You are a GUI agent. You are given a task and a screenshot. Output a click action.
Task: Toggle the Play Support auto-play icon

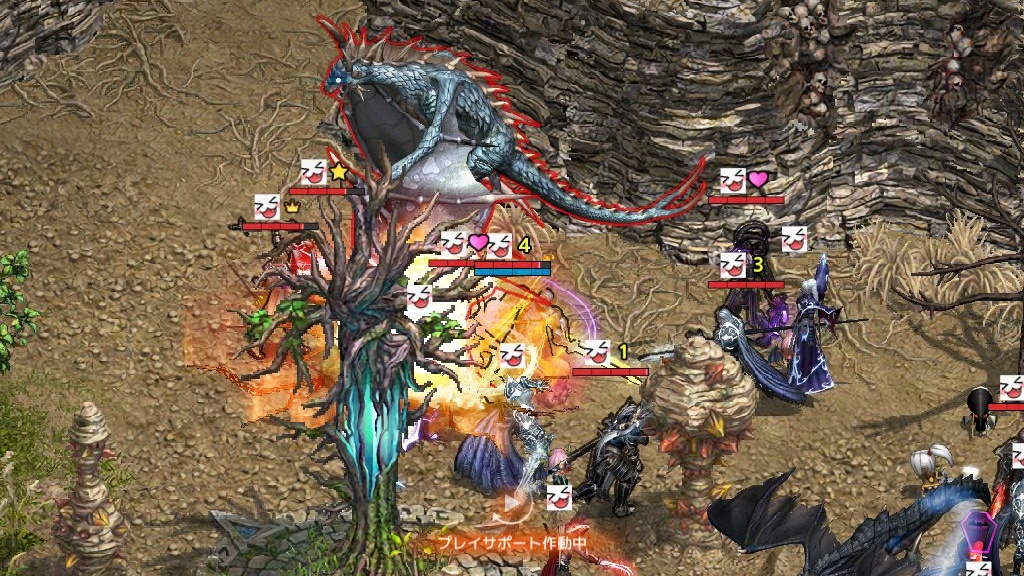pos(513,504)
